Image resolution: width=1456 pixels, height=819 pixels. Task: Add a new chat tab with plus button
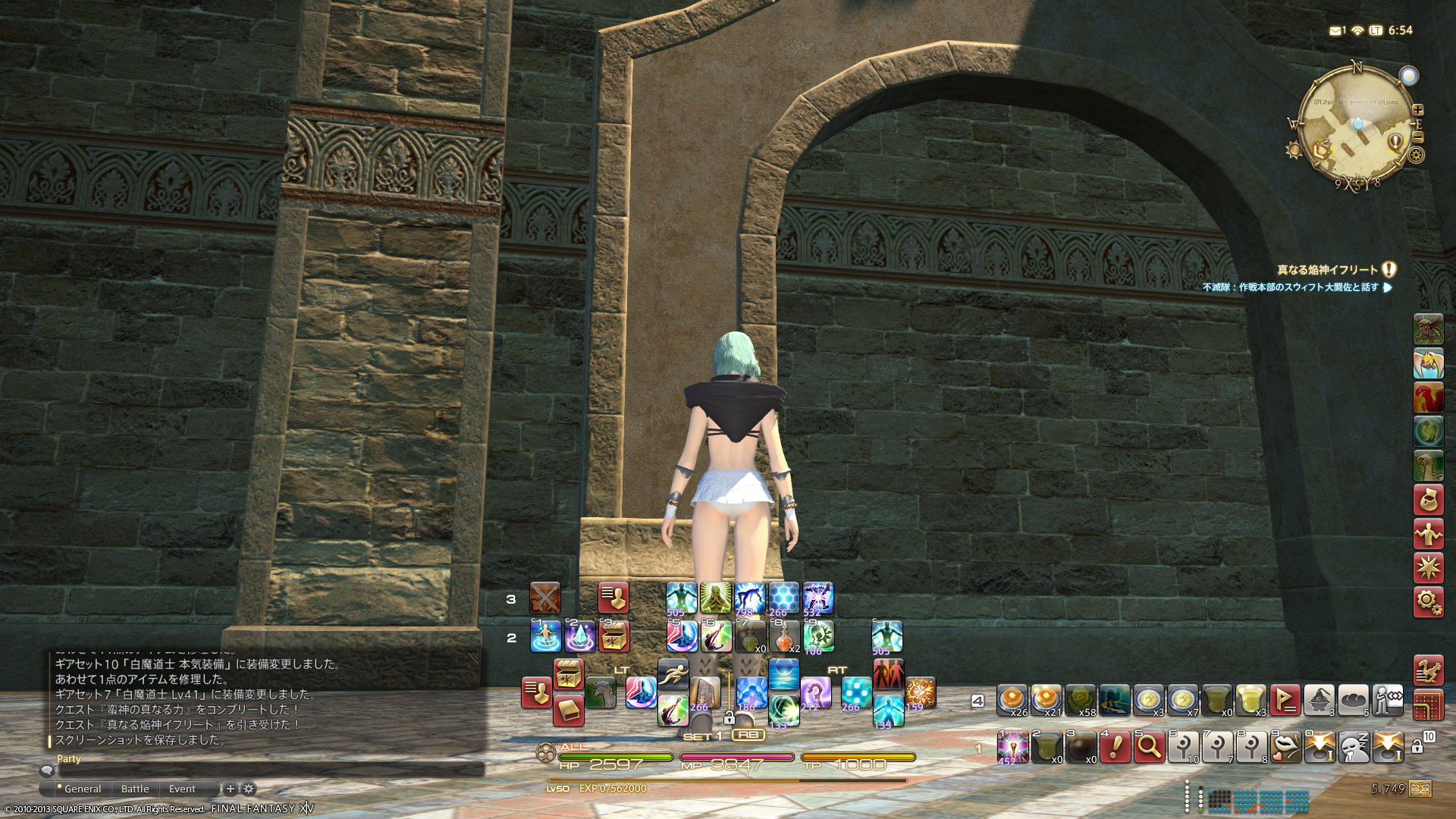(231, 789)
